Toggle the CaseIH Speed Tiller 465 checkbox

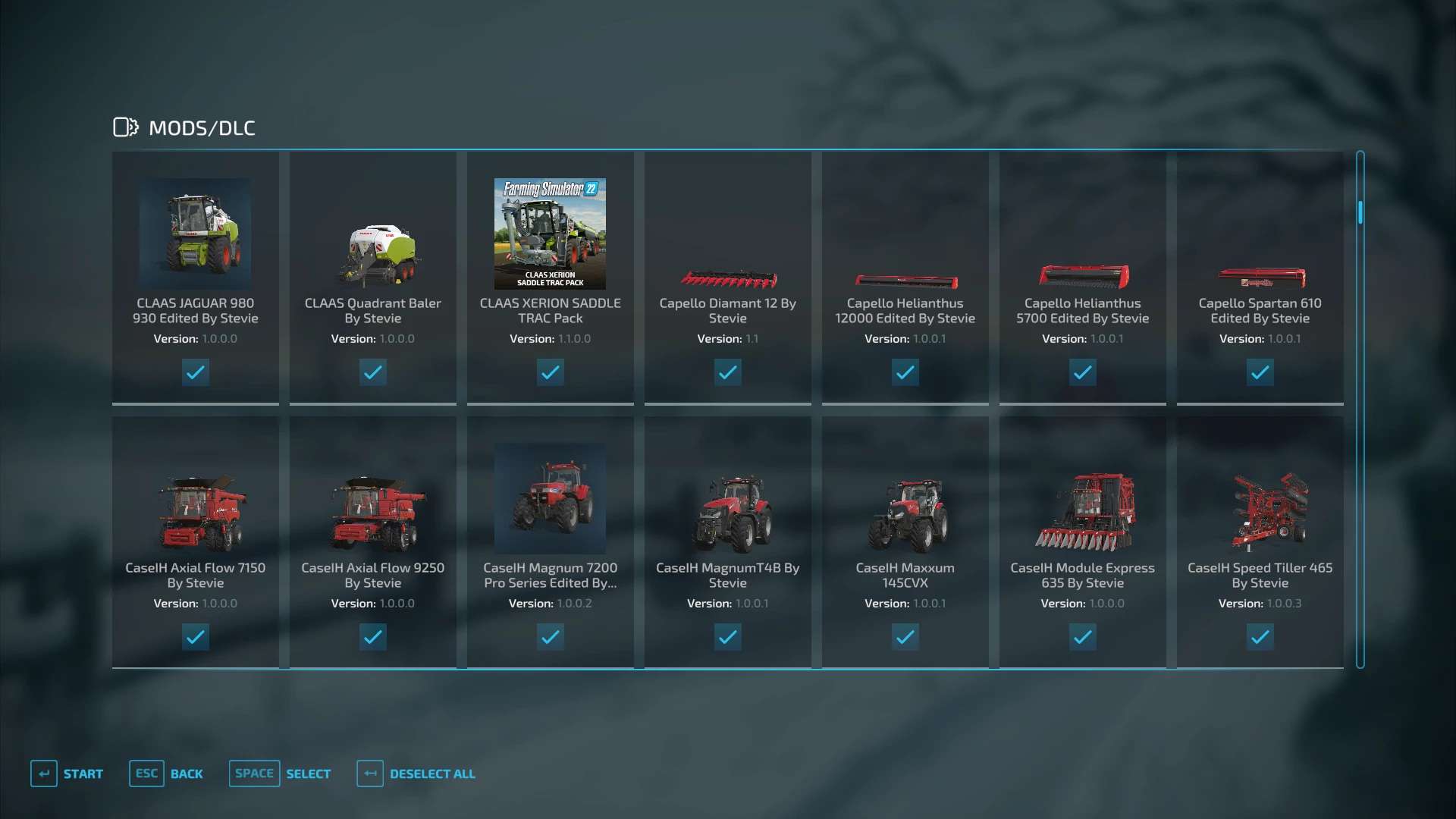(1260, 637)
